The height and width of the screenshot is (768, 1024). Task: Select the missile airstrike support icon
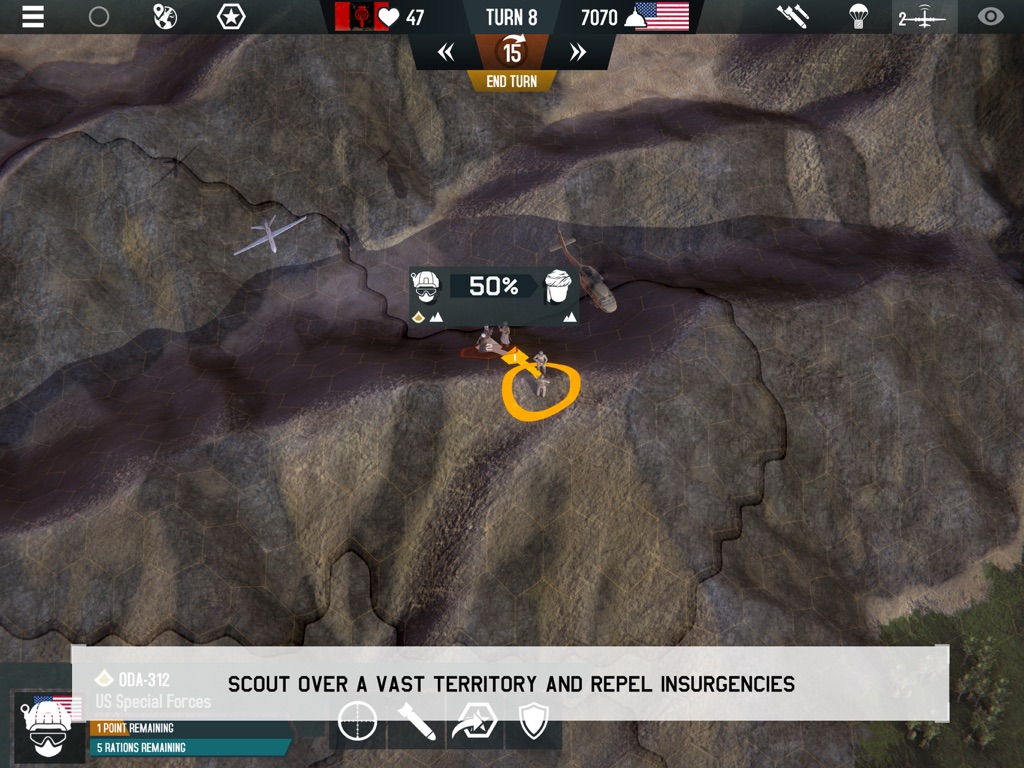[x=793, y=17]
